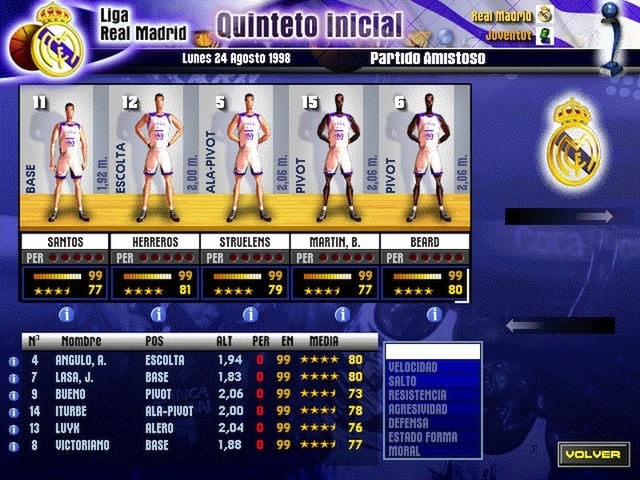Choose AGRESIVIDAD attribute option

coord(432,410)
